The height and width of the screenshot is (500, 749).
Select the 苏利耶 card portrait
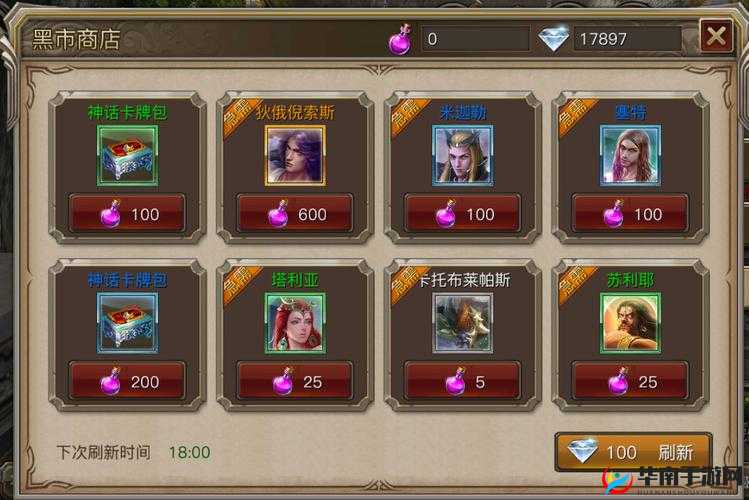[x=630, y=322]
